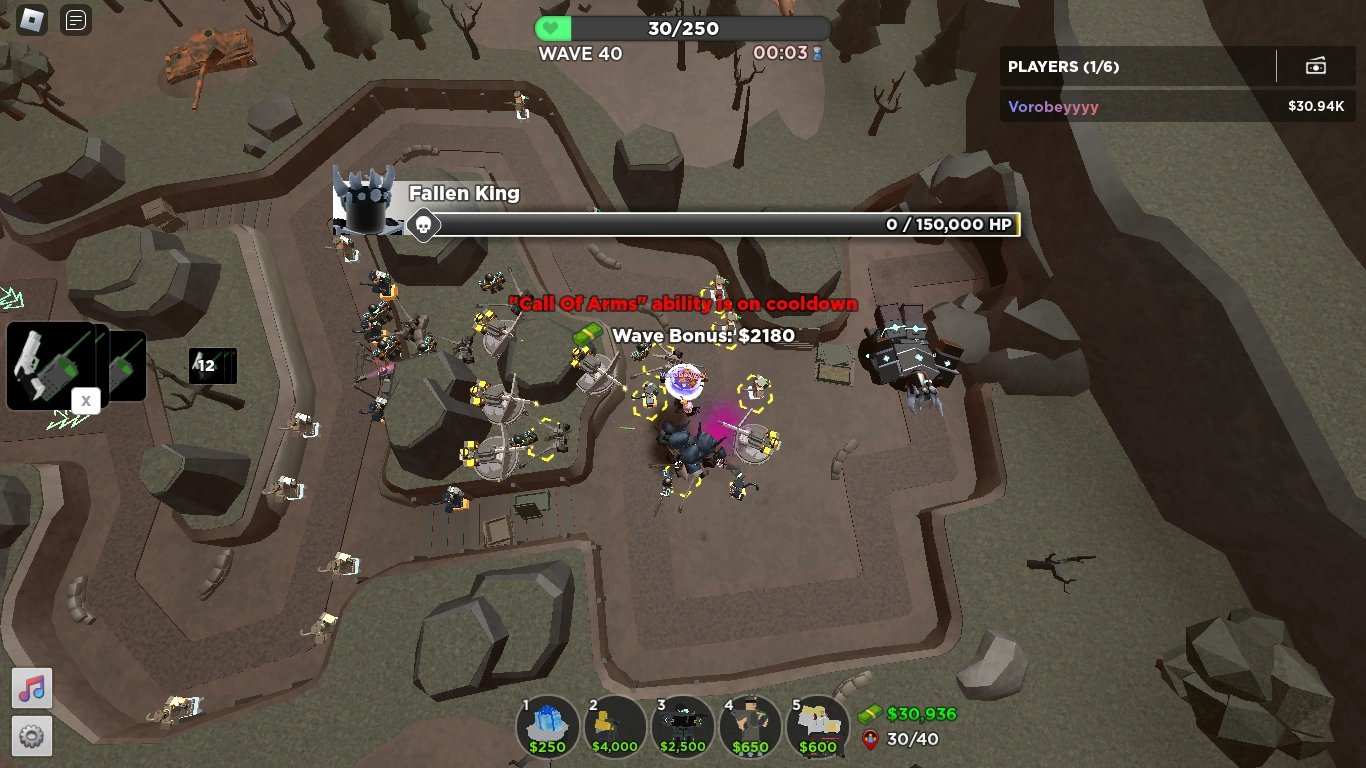Open the camera spectate view in Players panel
This screenshot has height=768, width=1366.
point(1316,66)
